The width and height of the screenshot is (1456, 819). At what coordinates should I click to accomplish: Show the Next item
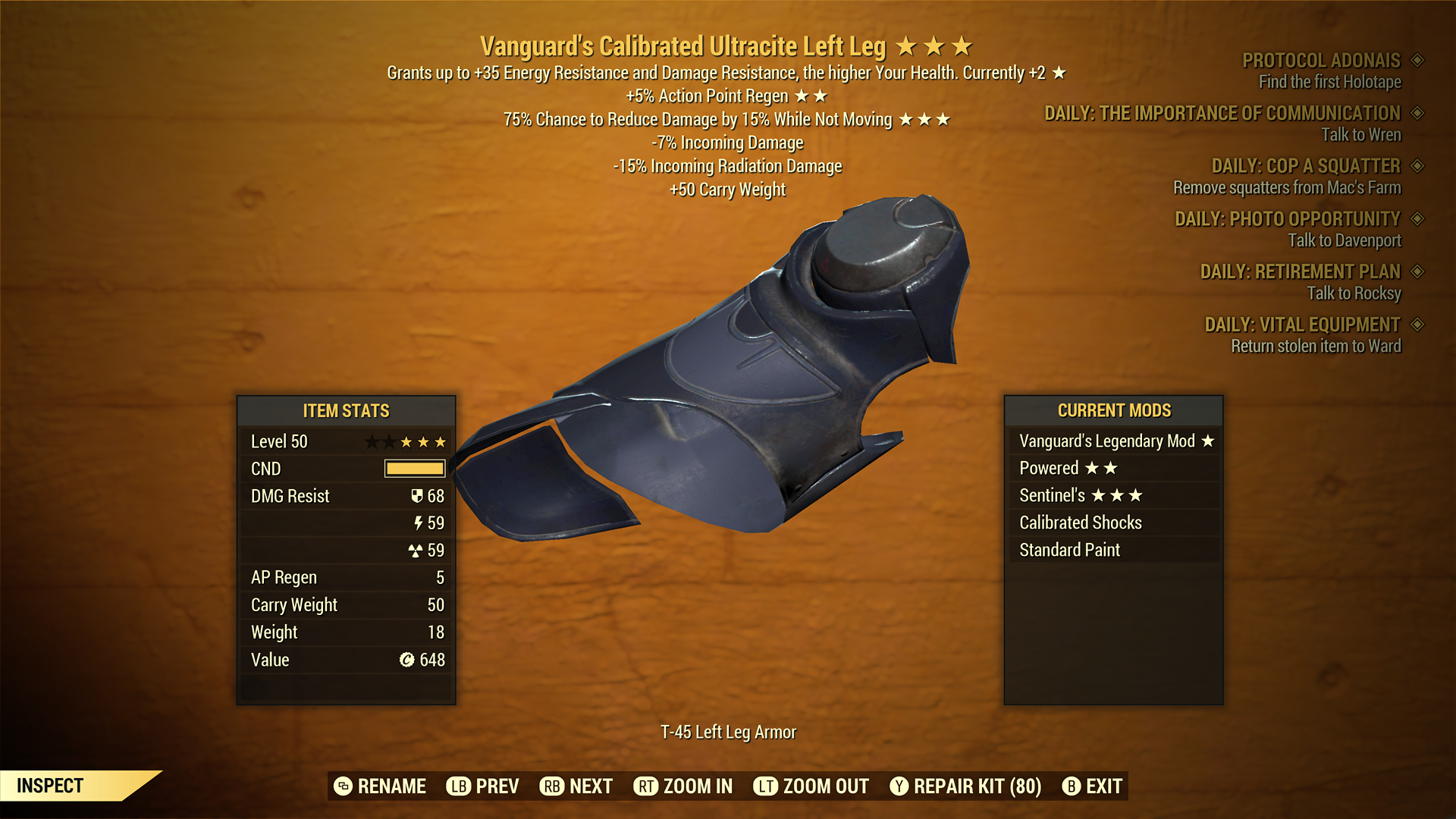(x=576, y=786)
